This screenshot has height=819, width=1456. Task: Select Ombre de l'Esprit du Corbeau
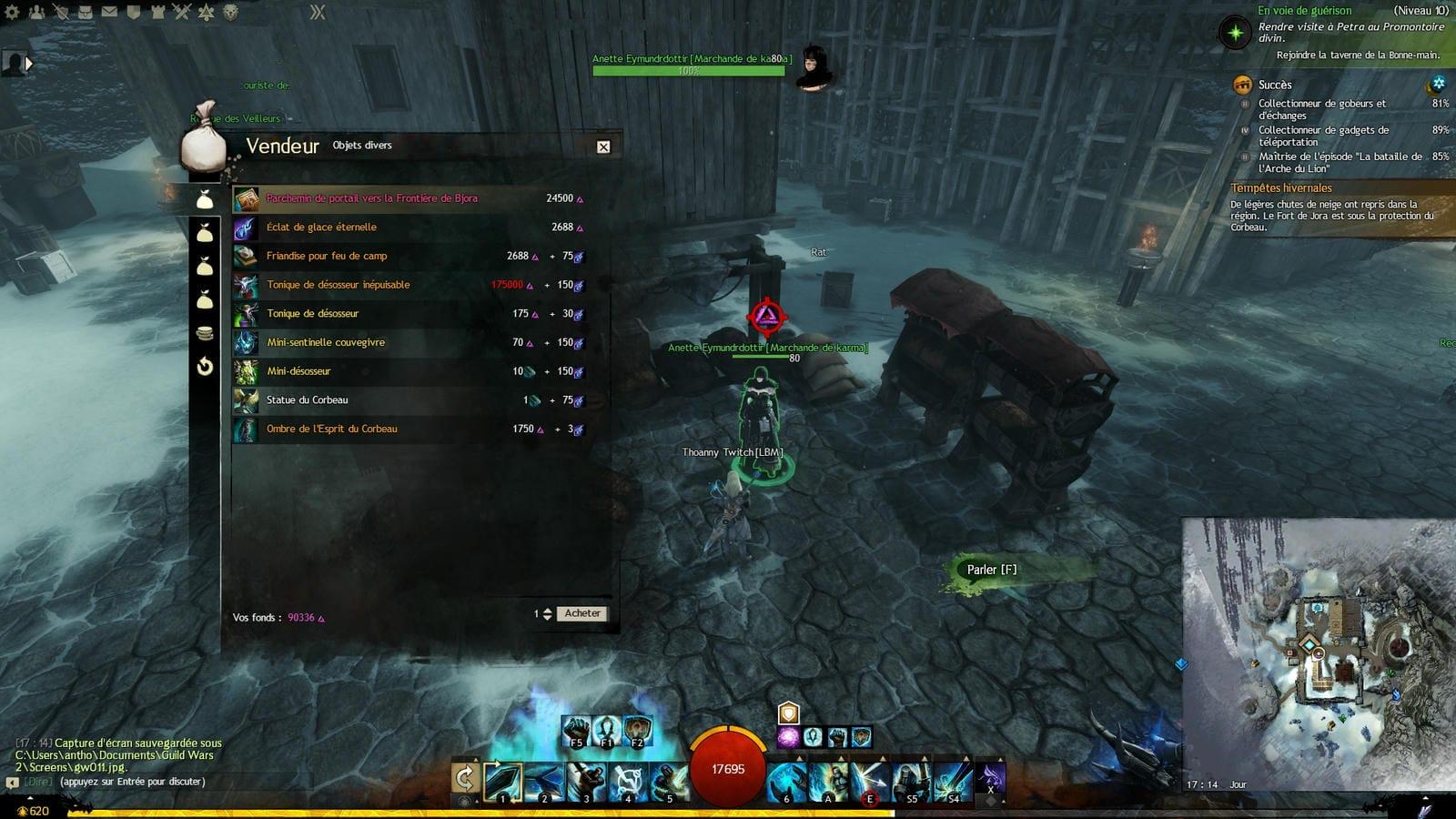(x=331, y=429)
